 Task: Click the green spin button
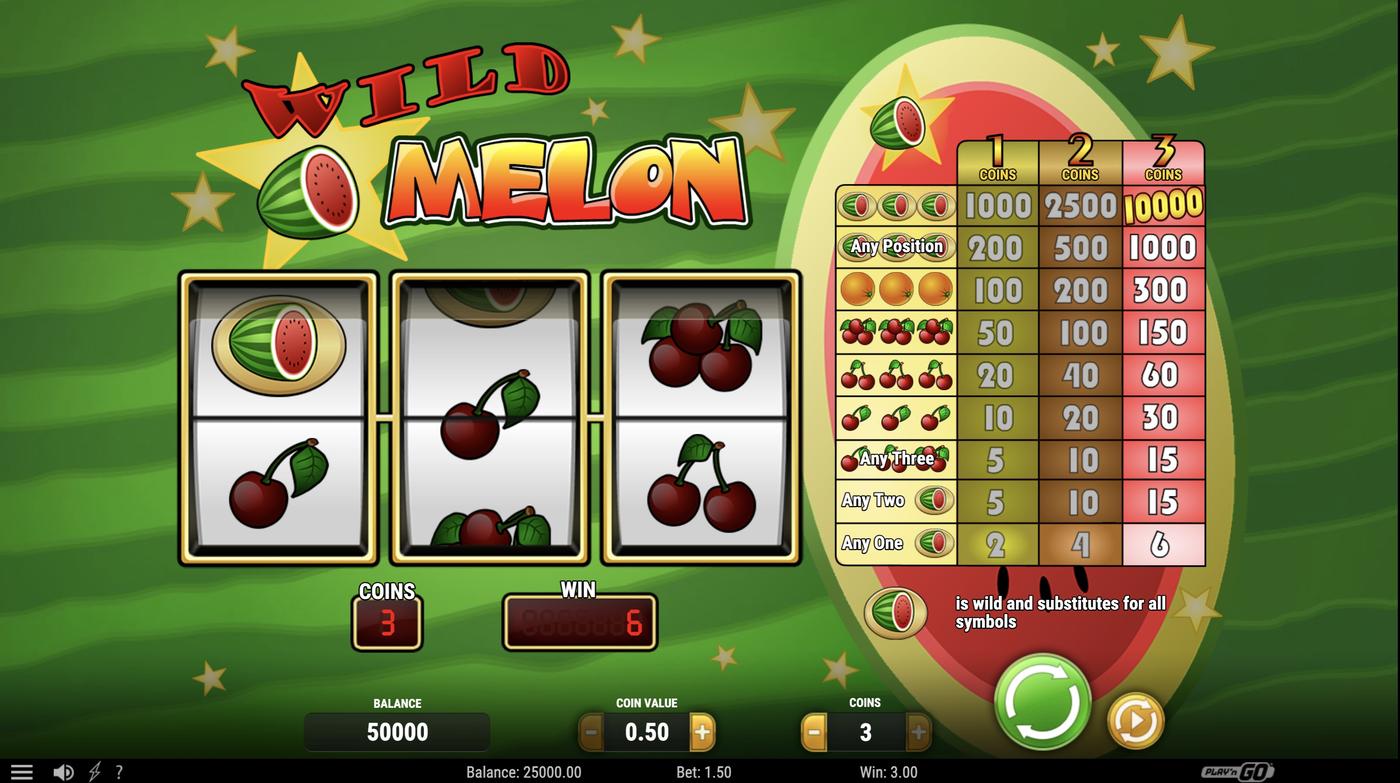(1040, 703)
